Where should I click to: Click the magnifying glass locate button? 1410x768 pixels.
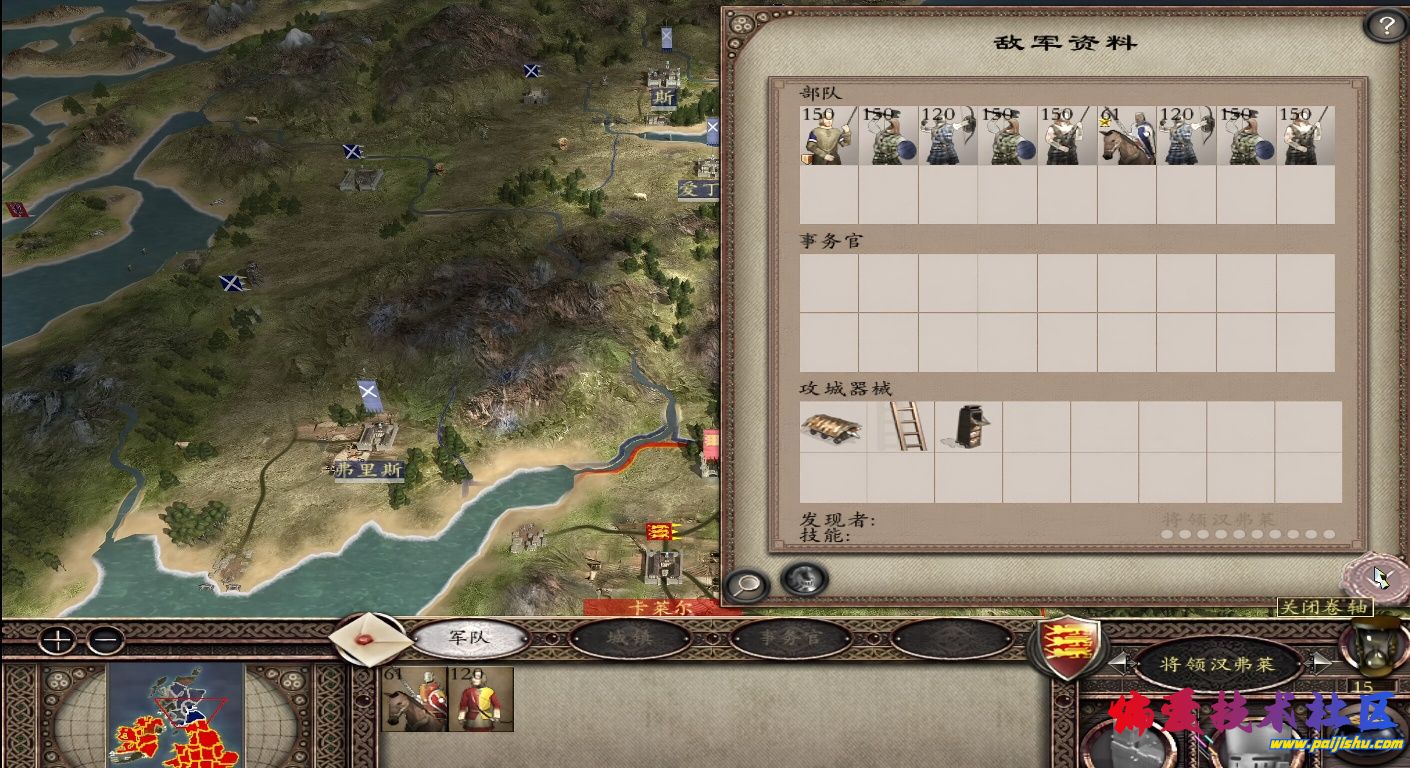tap(747, 584)
